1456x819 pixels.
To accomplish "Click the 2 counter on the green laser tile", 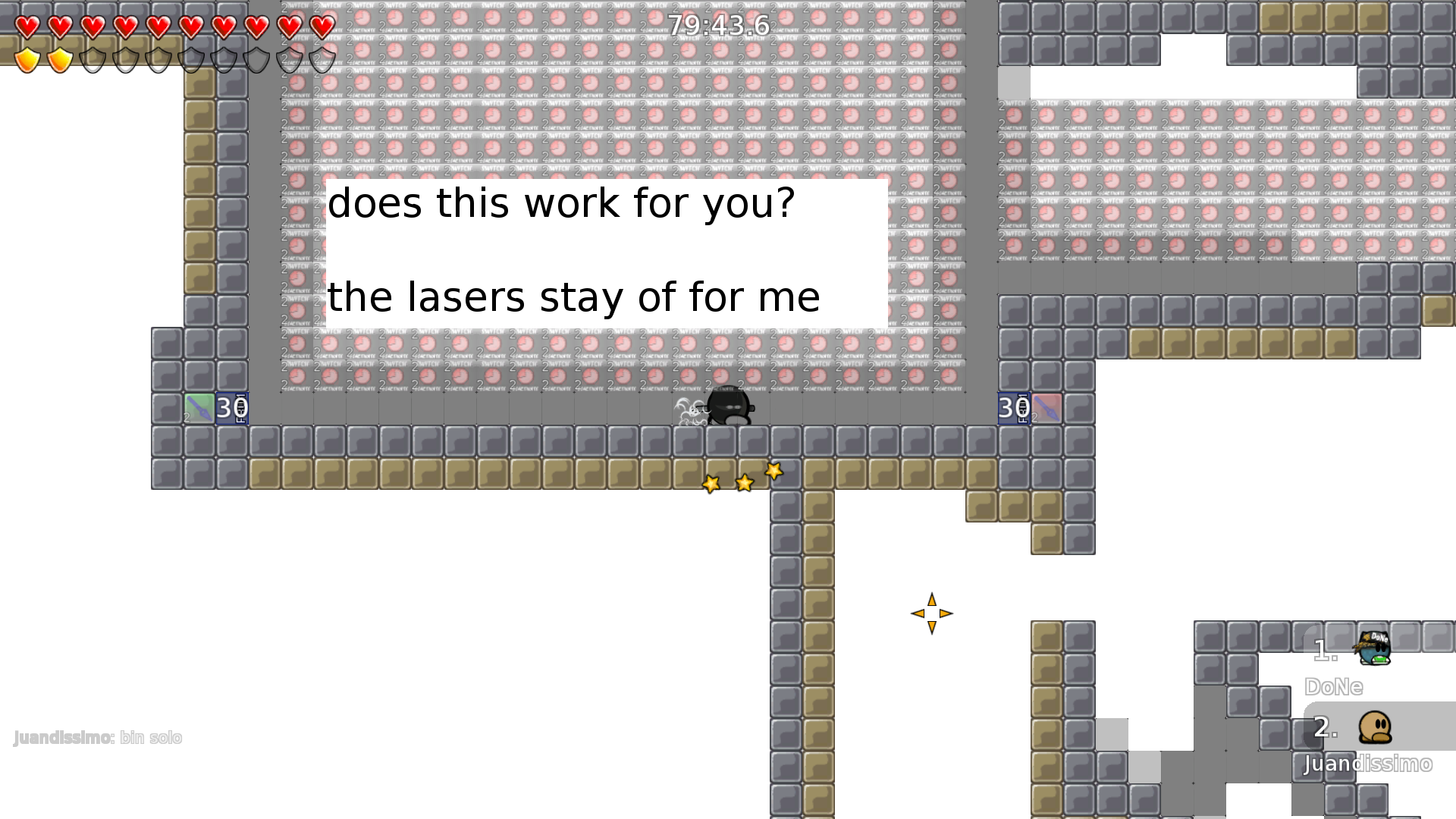I will [188, 418].
